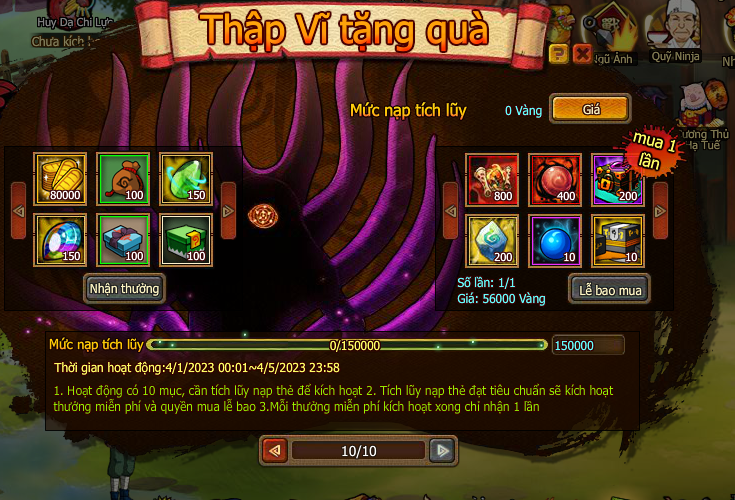Select the green question-mark chest reward

click(x=185, y=240)
